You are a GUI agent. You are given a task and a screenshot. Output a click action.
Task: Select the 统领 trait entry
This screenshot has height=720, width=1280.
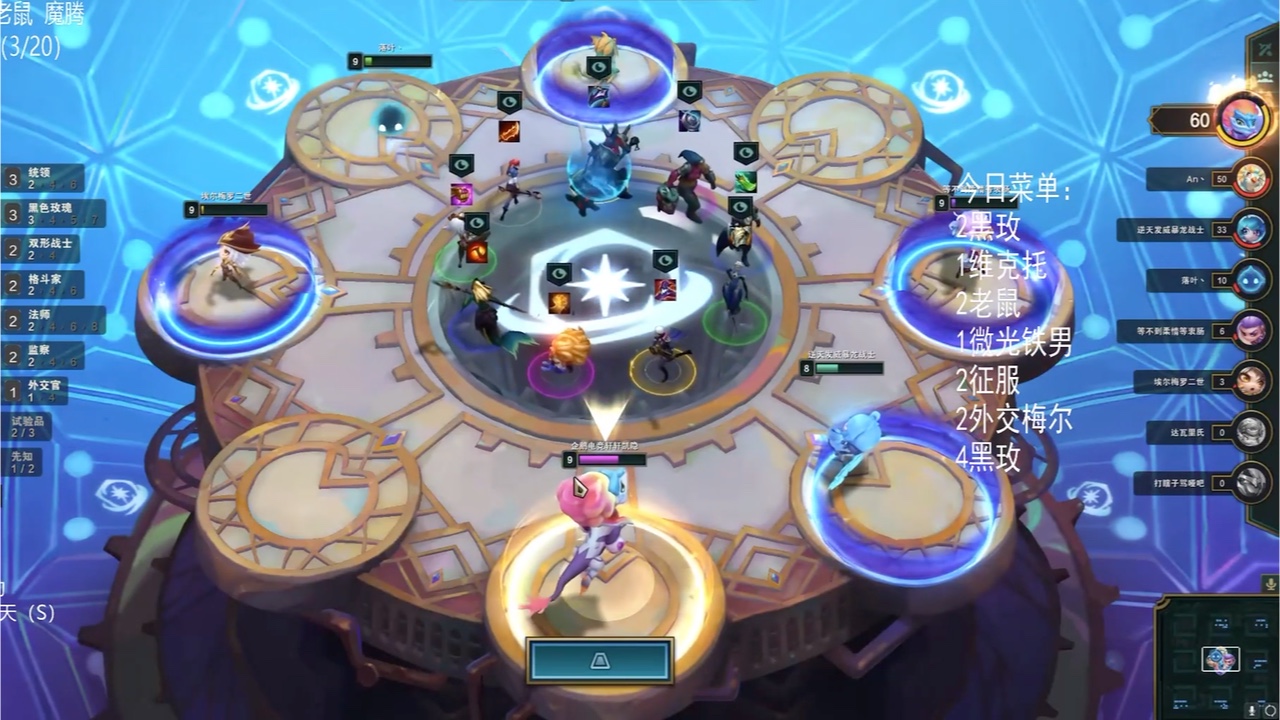pos(42,179)
